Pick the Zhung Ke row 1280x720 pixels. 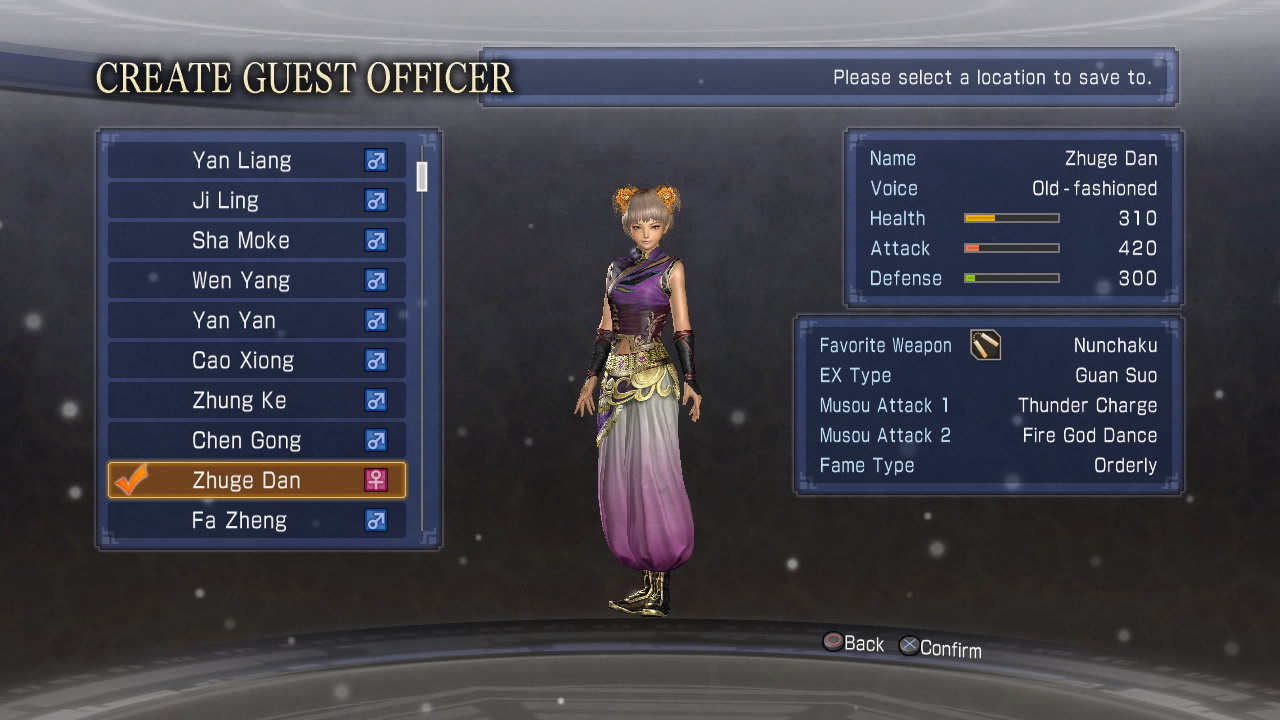point(256,401)
